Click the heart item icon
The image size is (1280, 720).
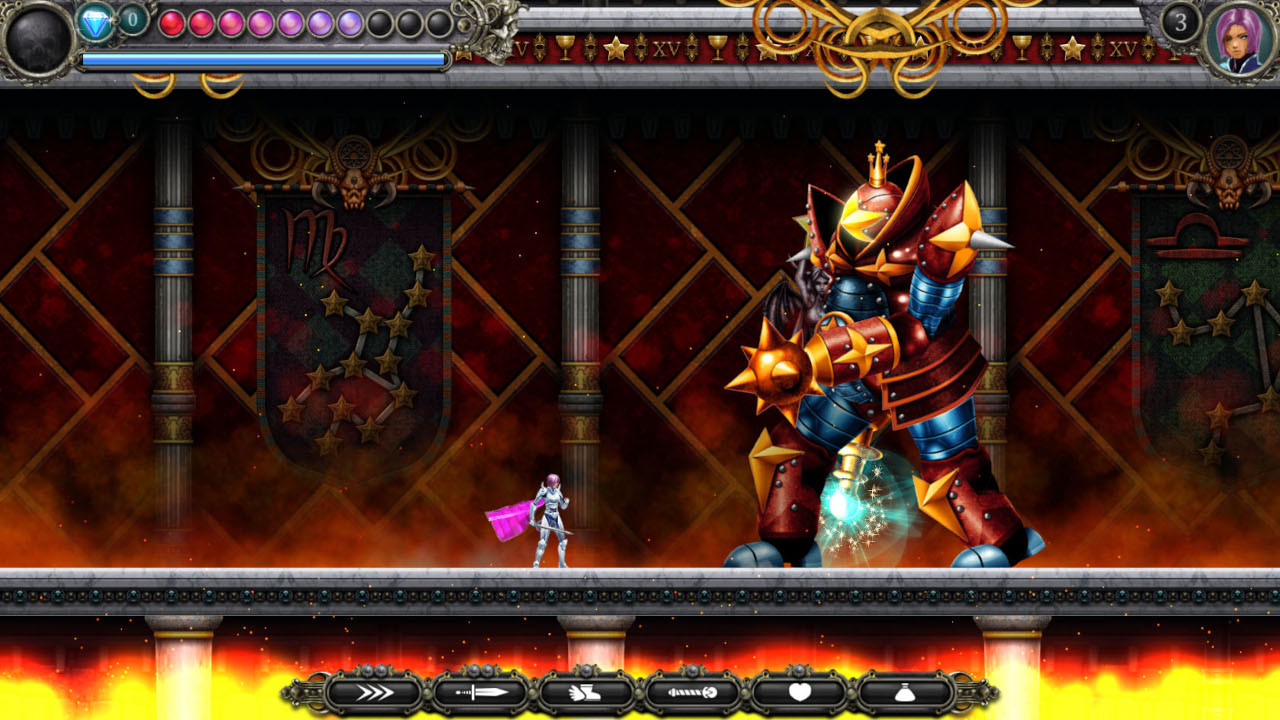(800, 690)
